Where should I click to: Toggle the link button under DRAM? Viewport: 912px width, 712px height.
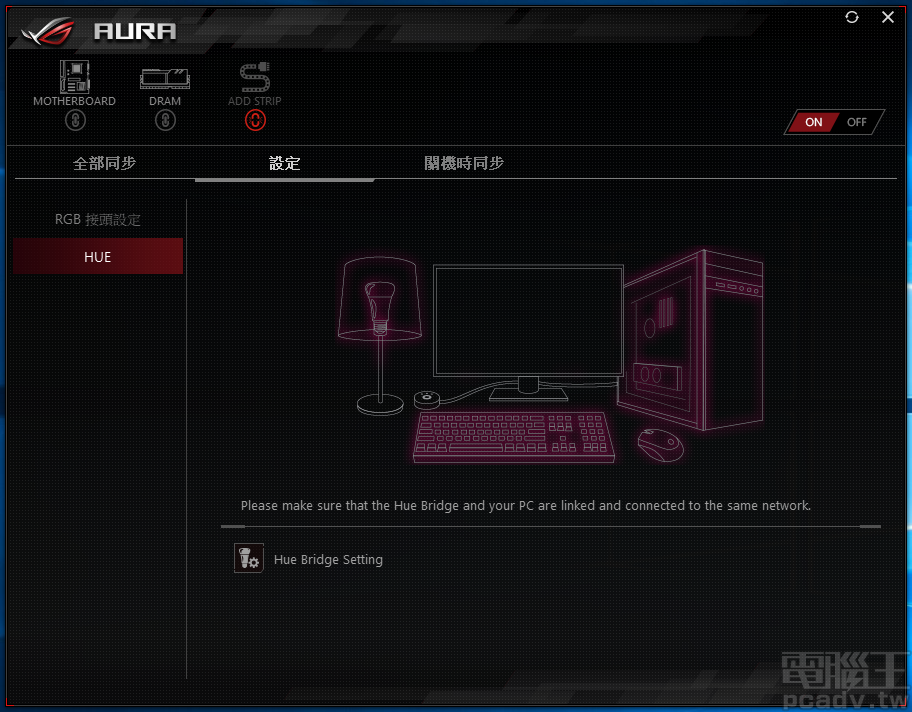165,120
